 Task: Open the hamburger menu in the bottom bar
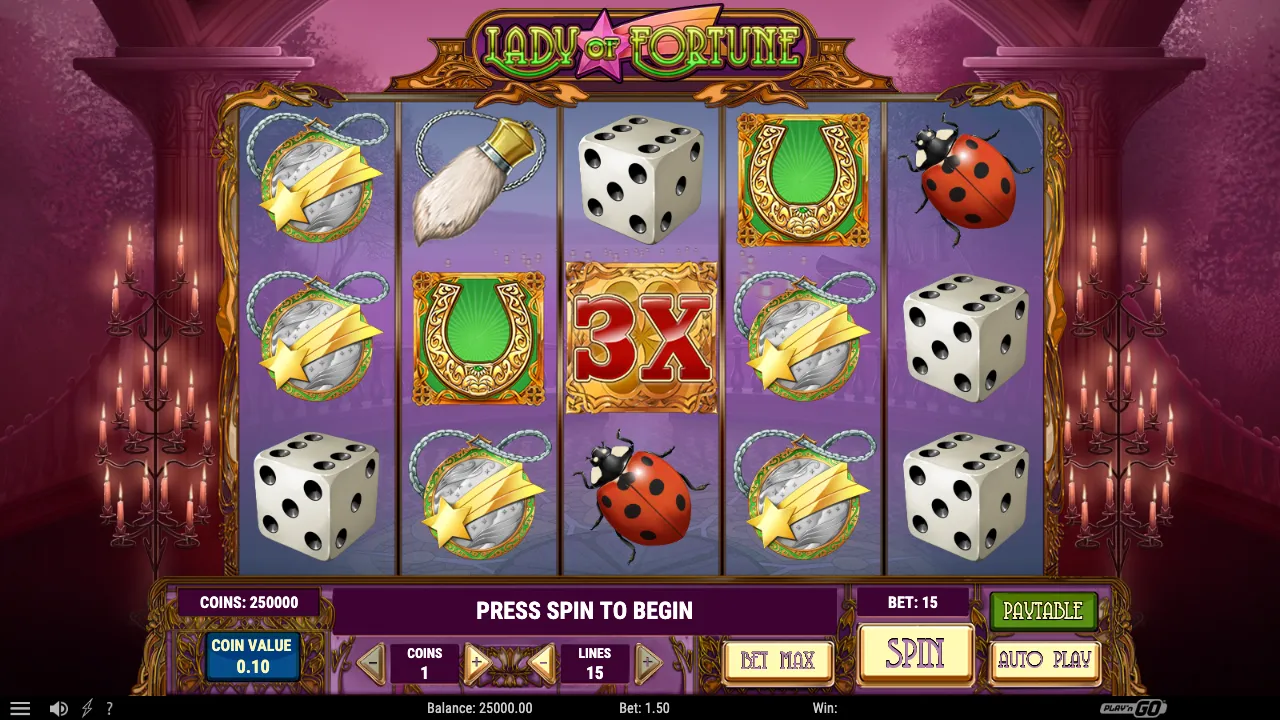pyautogui.click(x=20, y=708)
